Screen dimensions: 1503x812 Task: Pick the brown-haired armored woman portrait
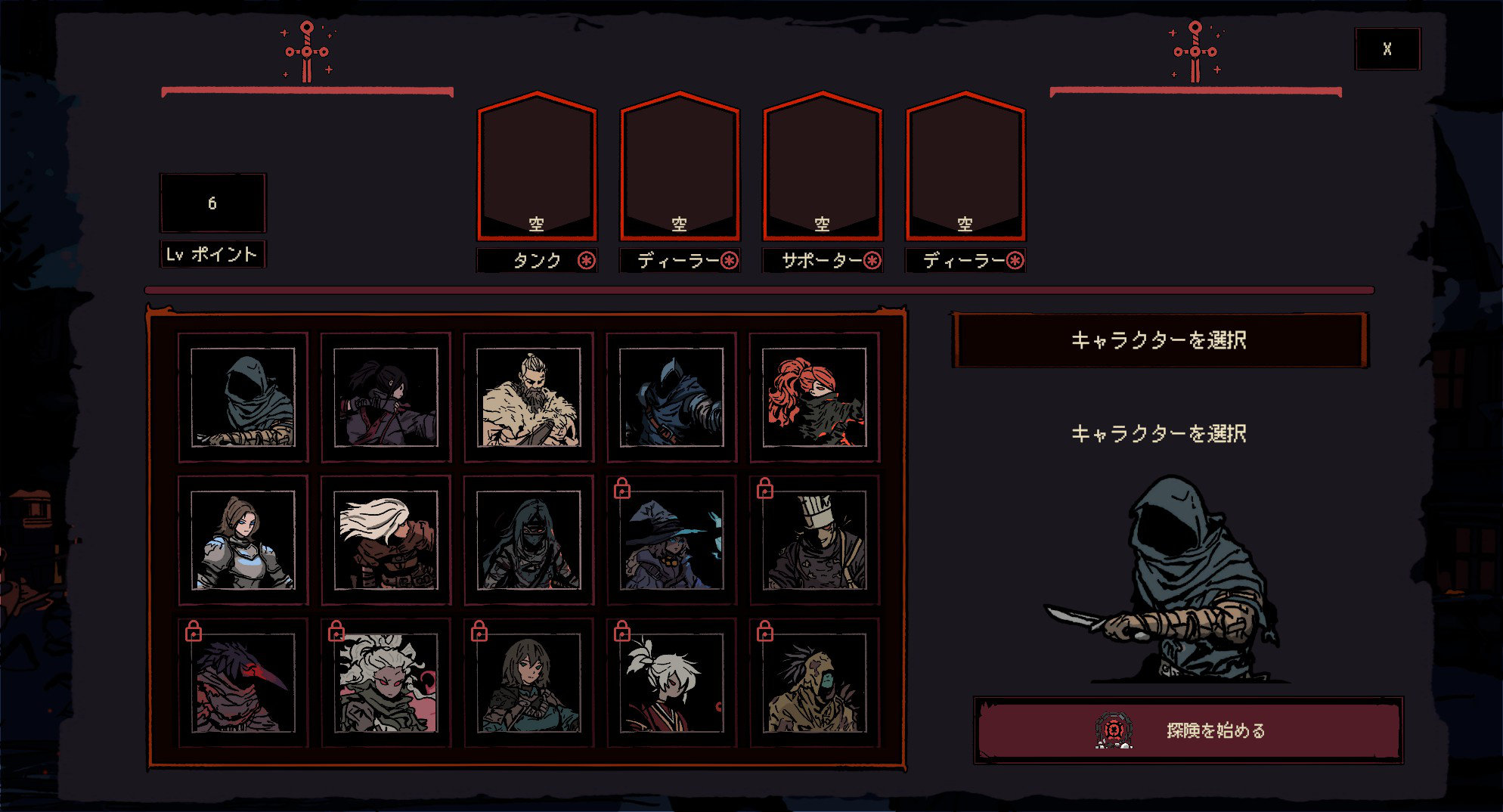pos(243,540)
